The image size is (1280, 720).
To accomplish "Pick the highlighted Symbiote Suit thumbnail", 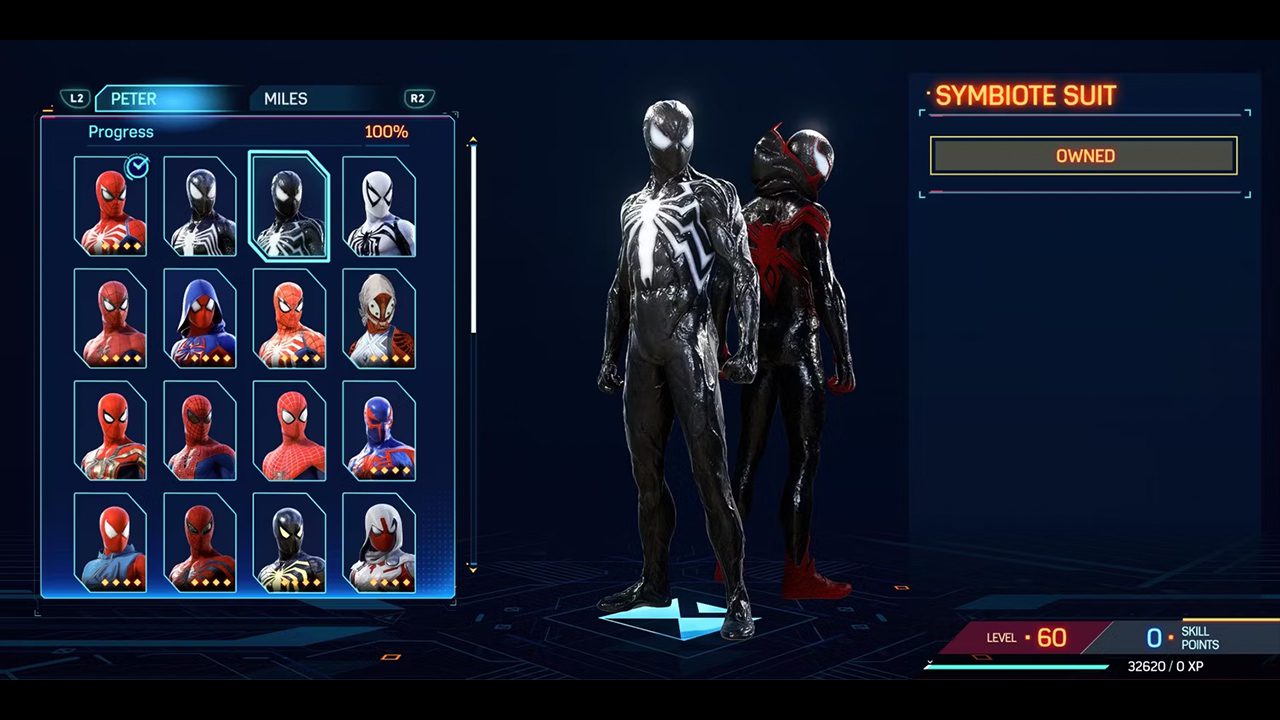I will click(289, 206).
